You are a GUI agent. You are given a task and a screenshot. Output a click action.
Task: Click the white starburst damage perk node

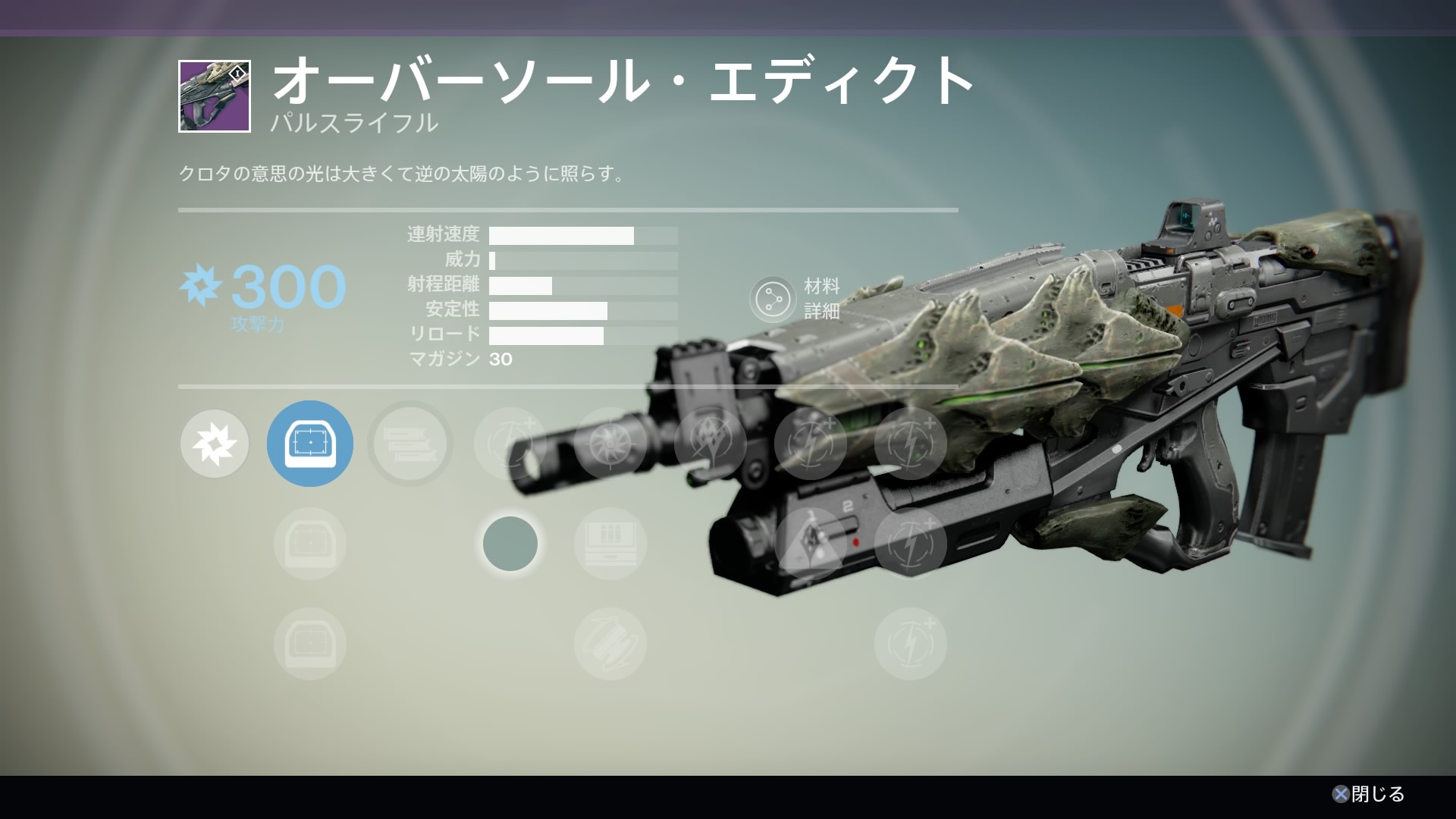[215, 444]
